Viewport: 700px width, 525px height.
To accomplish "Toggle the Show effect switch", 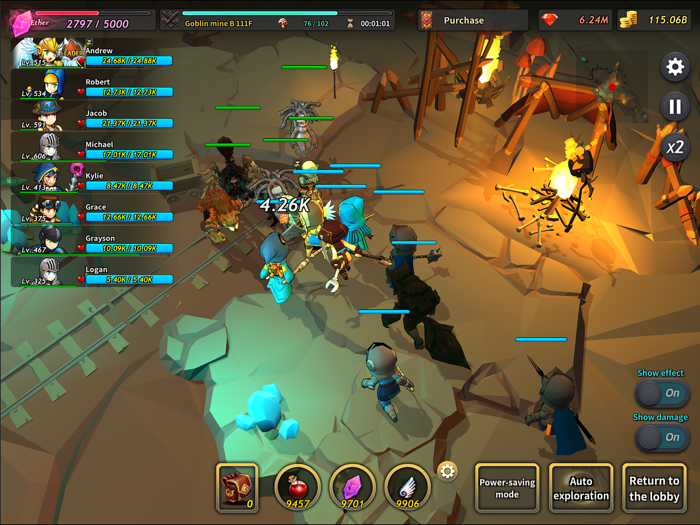I will click(661, 393).
